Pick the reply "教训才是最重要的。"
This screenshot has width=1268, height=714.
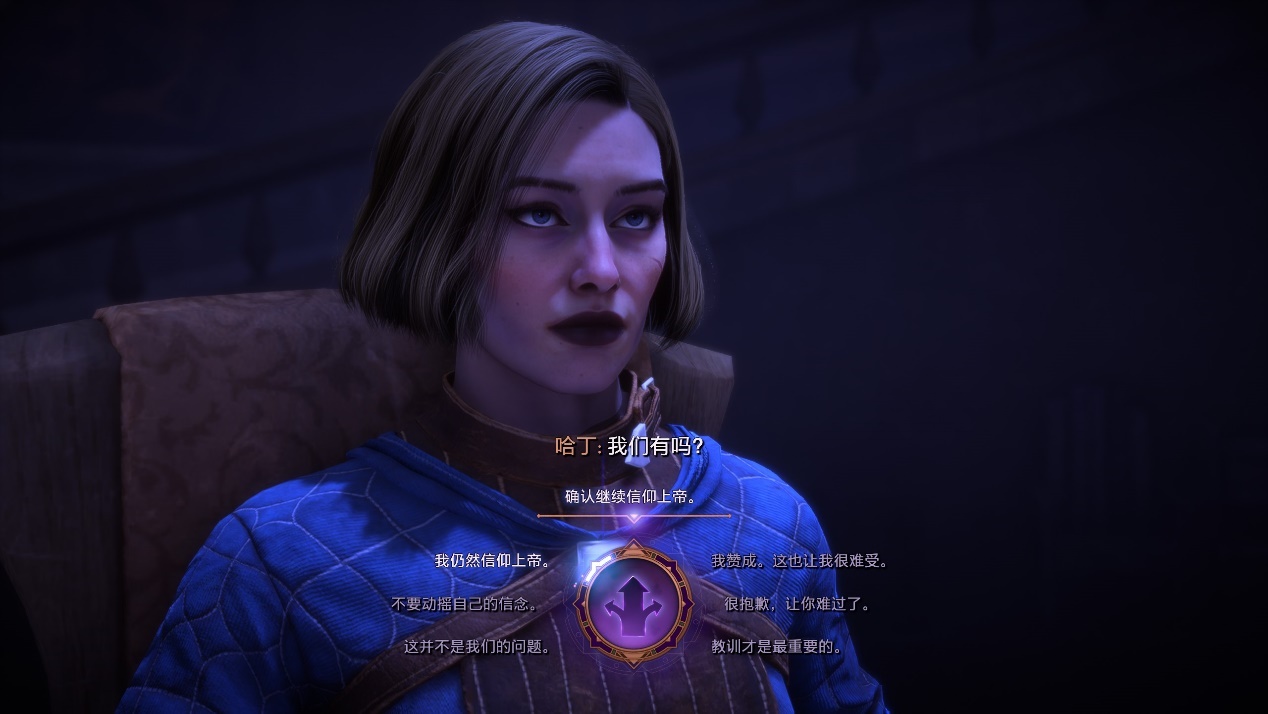(777, 647)
